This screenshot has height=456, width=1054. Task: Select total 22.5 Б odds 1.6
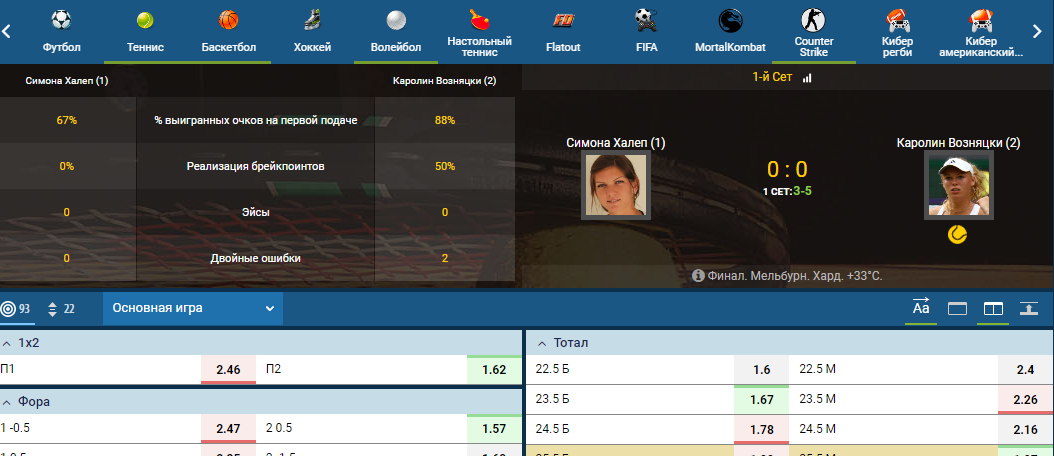[x=762, y=370]
